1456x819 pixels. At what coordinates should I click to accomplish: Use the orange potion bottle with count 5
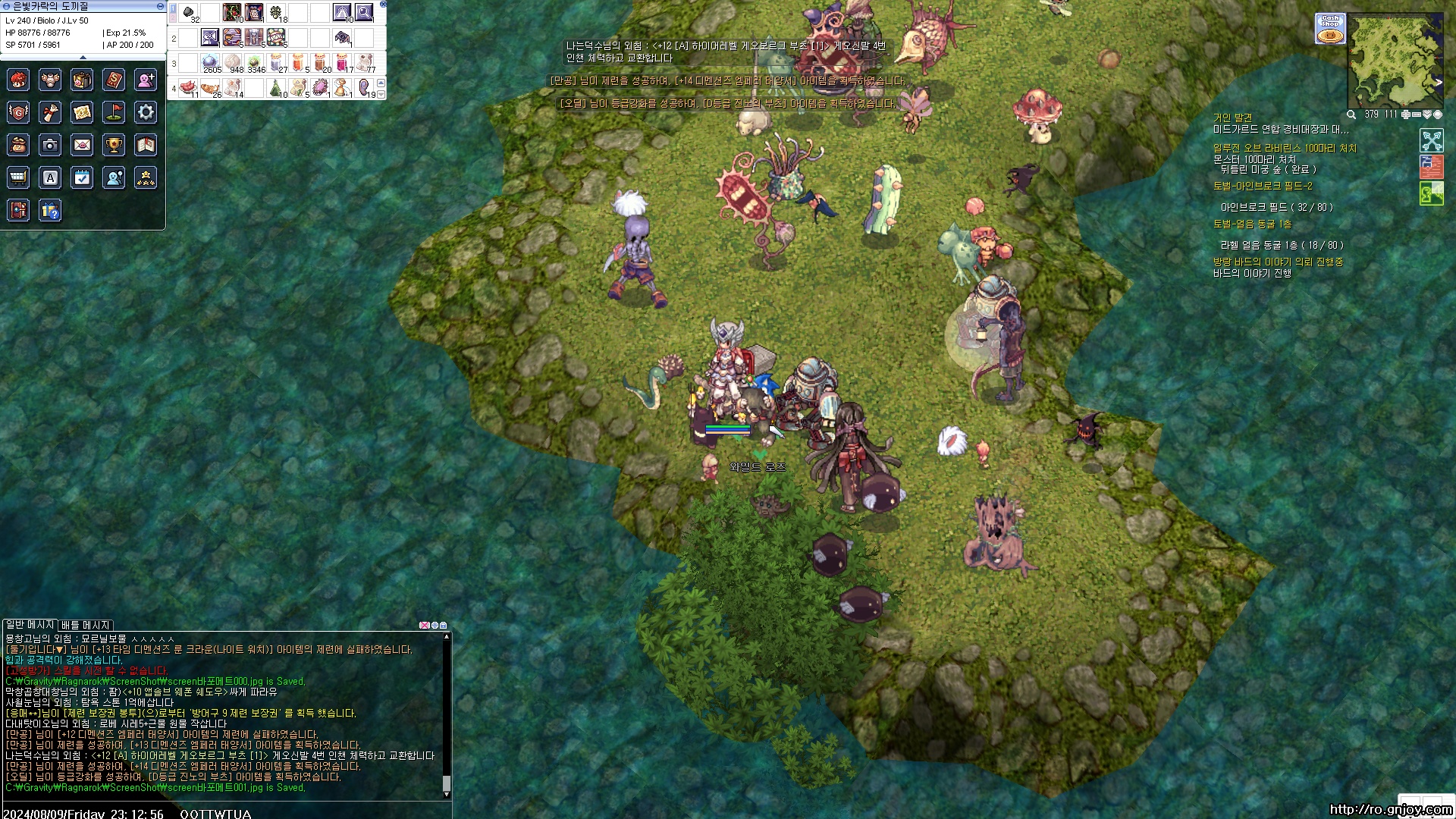tap(299, 63)
